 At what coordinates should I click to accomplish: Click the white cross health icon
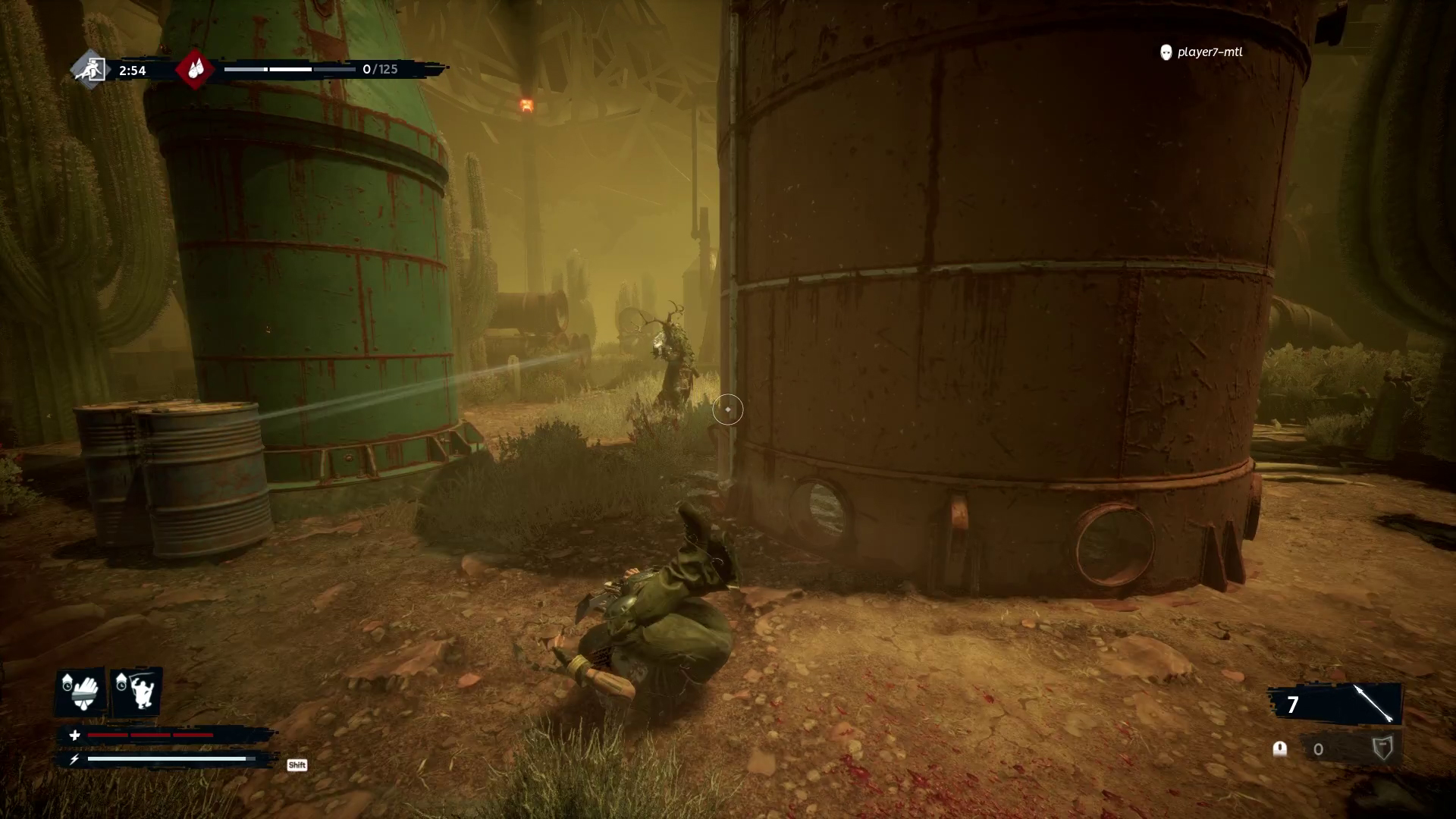click(x=74, y=736)
